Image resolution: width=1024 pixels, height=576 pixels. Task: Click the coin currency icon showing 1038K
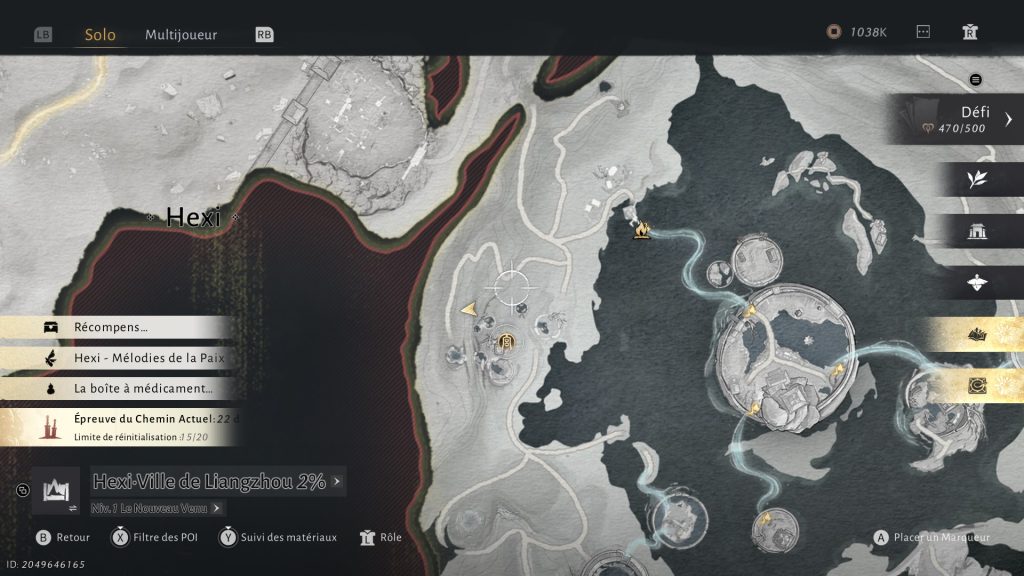pos(834,32)
